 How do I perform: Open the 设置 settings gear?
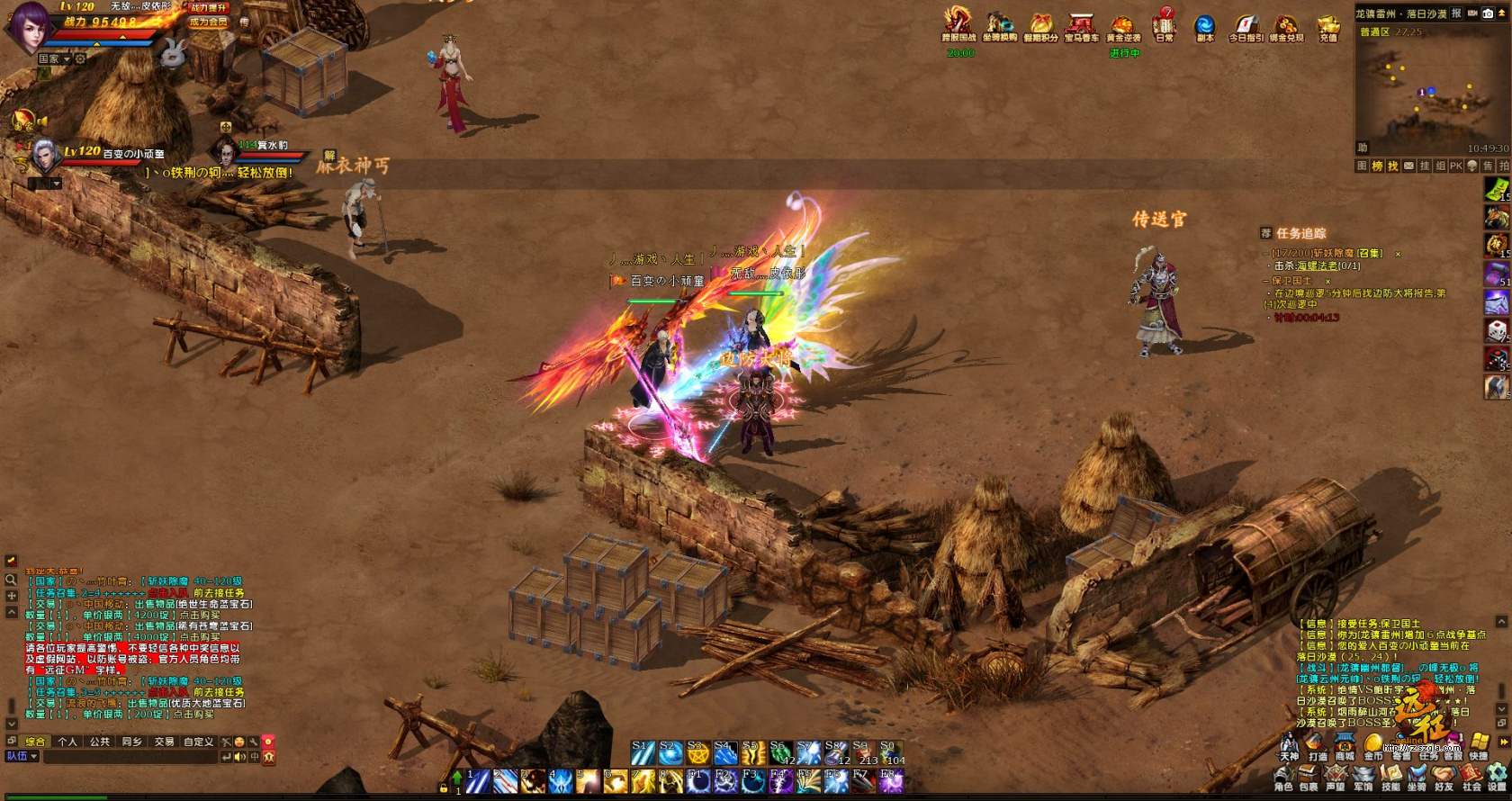point(1497,777)
